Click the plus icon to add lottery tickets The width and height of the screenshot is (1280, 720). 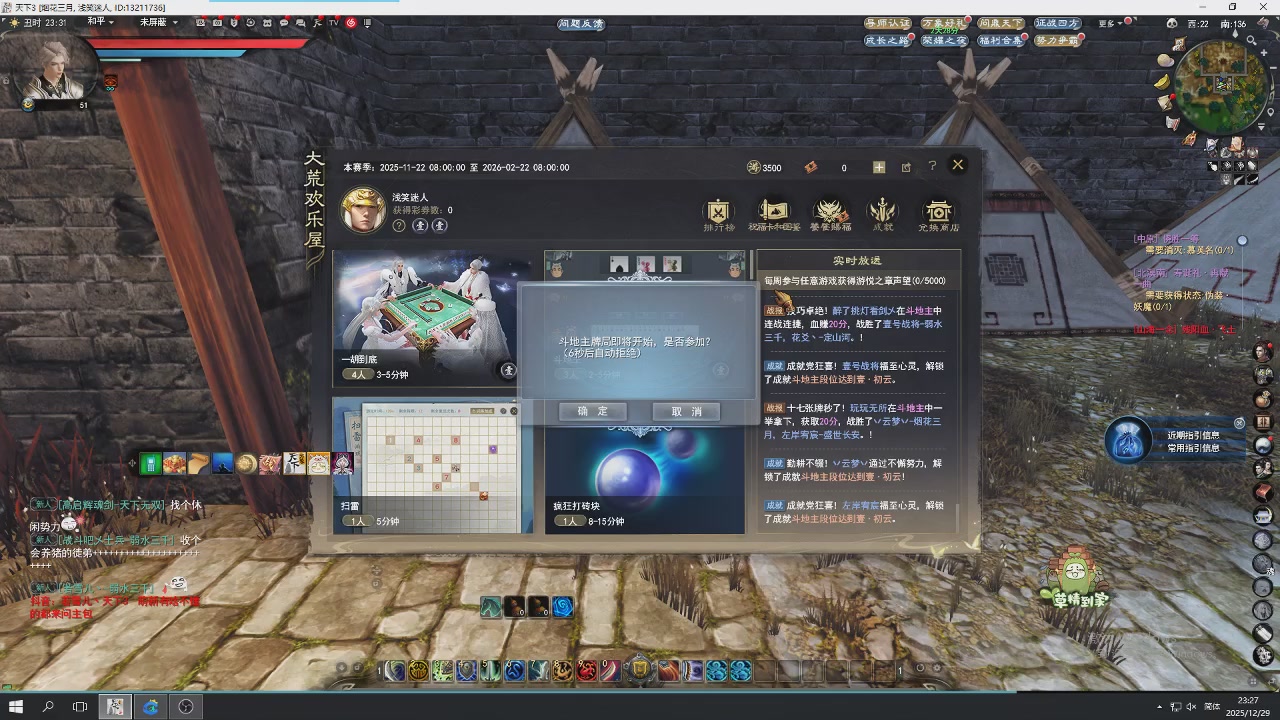click(x=878, y=167)
